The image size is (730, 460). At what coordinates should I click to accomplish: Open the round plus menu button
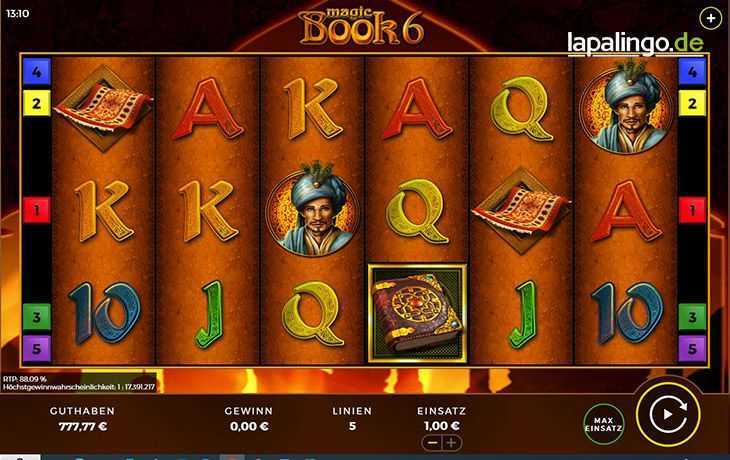tap(710, 18)
